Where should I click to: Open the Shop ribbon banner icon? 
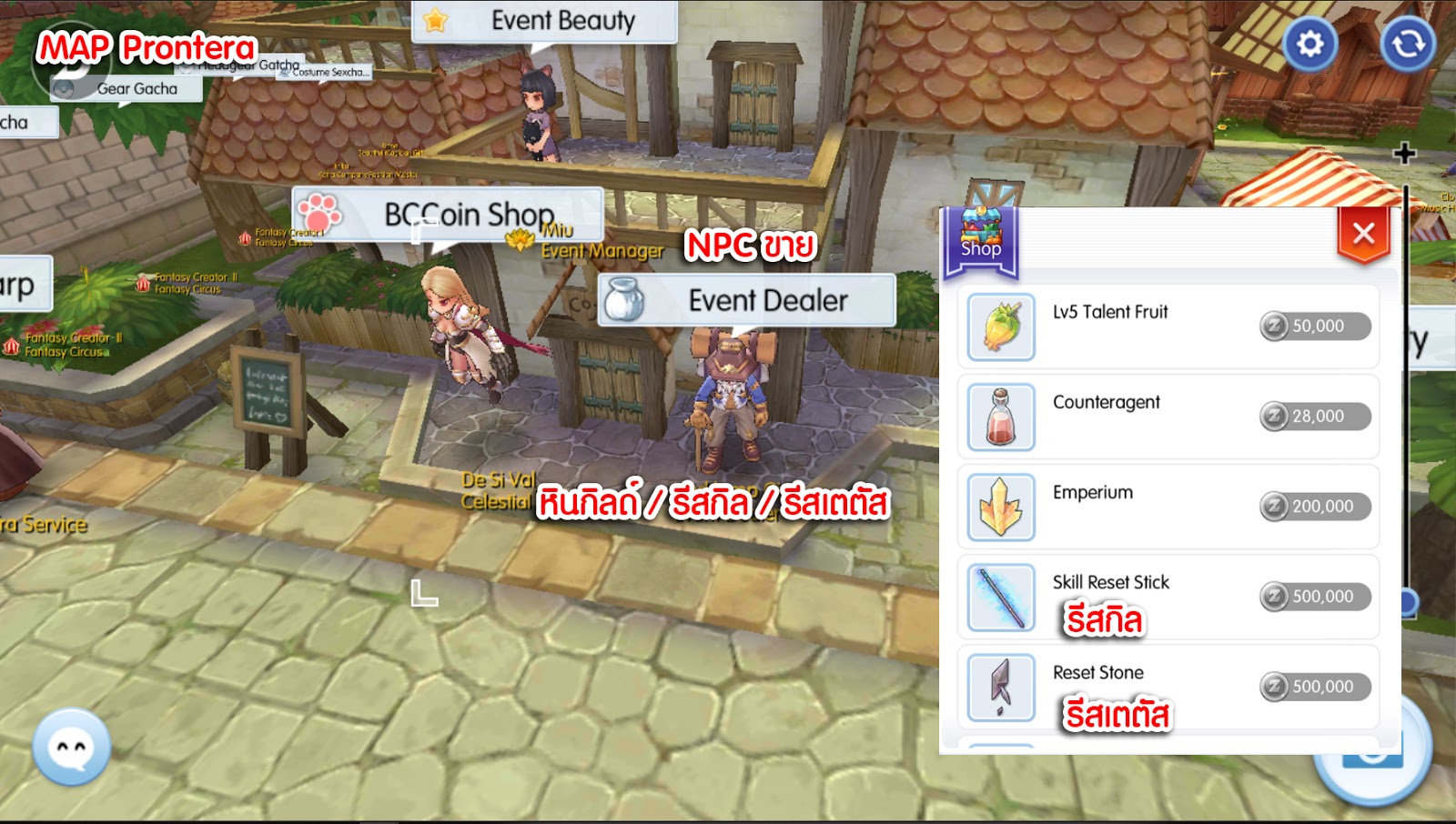pyautogui.click(x=983, y=232)
